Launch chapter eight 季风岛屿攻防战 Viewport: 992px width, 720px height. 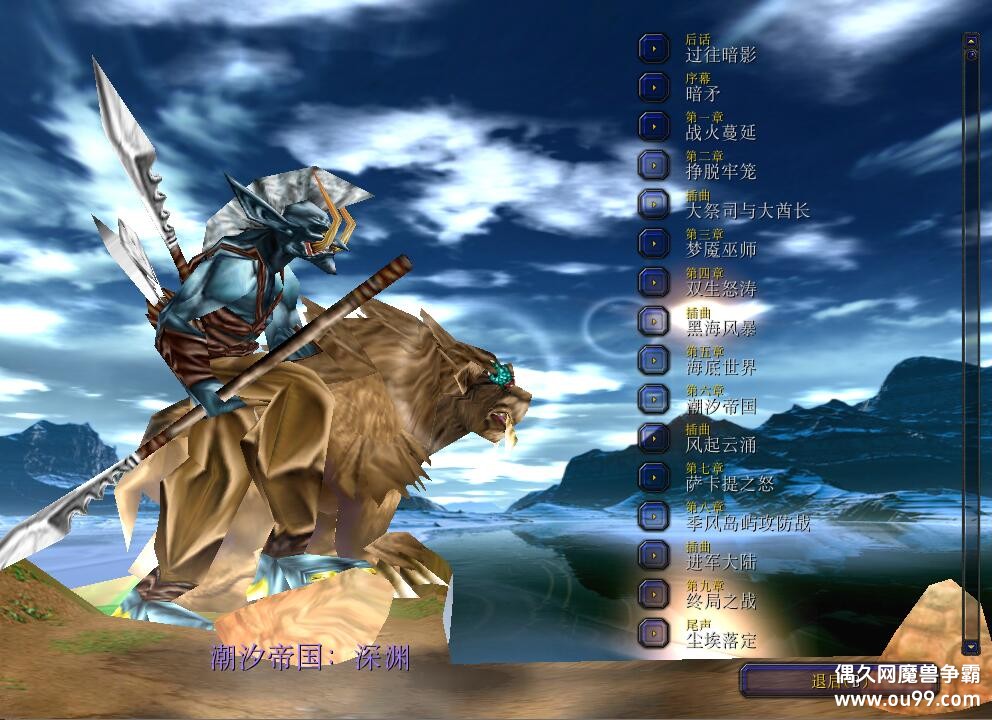654,515
